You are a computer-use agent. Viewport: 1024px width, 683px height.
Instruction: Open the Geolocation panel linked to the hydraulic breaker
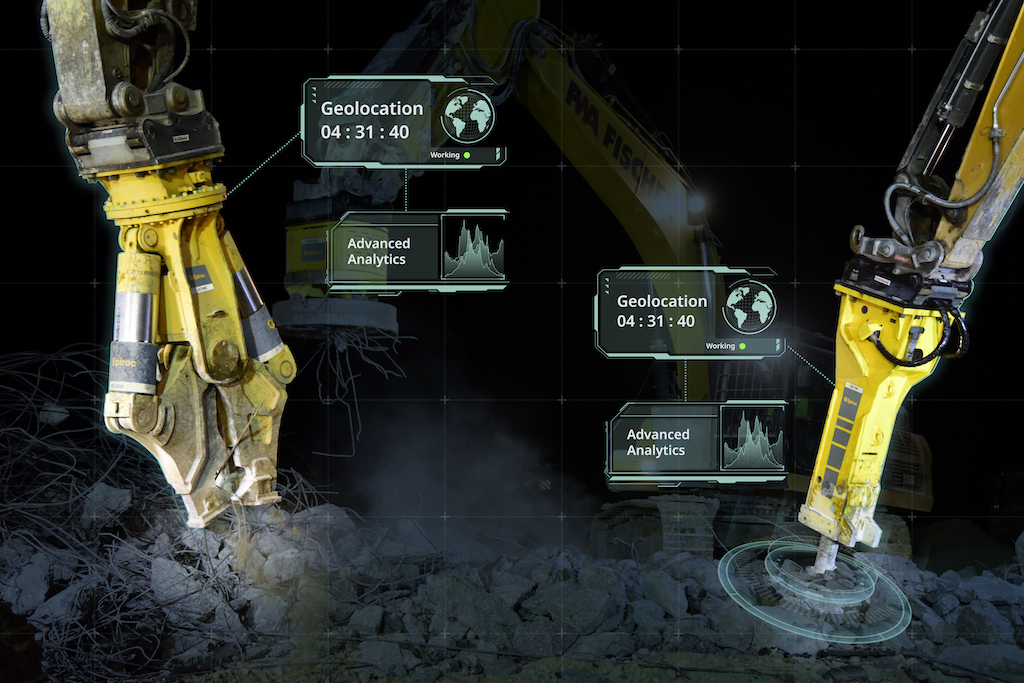pyautogui.click(x=662, y=311)
